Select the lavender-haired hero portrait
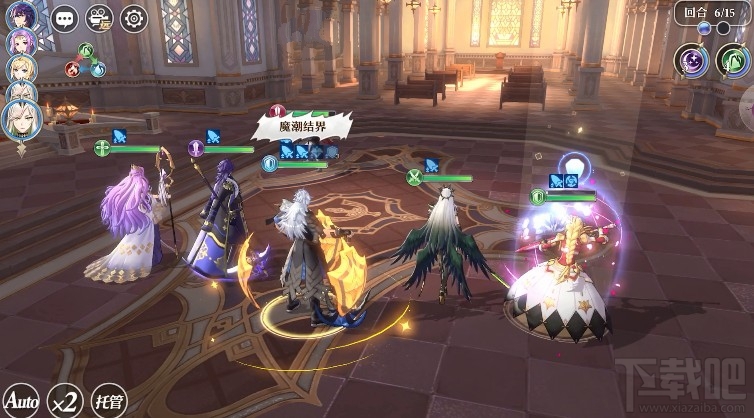 (21, 42)
